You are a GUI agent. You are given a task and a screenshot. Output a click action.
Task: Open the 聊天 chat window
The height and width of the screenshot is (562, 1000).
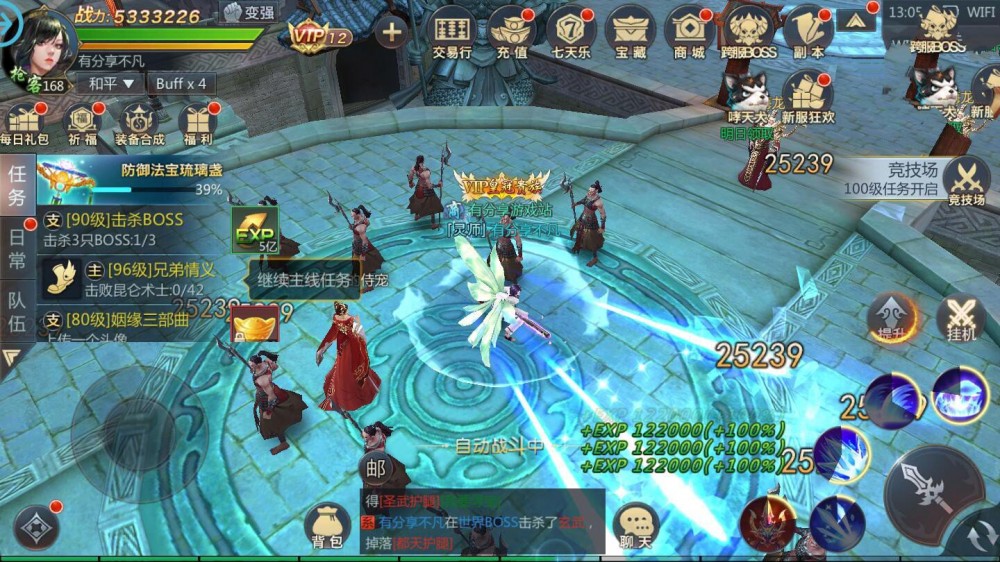pos(636,526)
